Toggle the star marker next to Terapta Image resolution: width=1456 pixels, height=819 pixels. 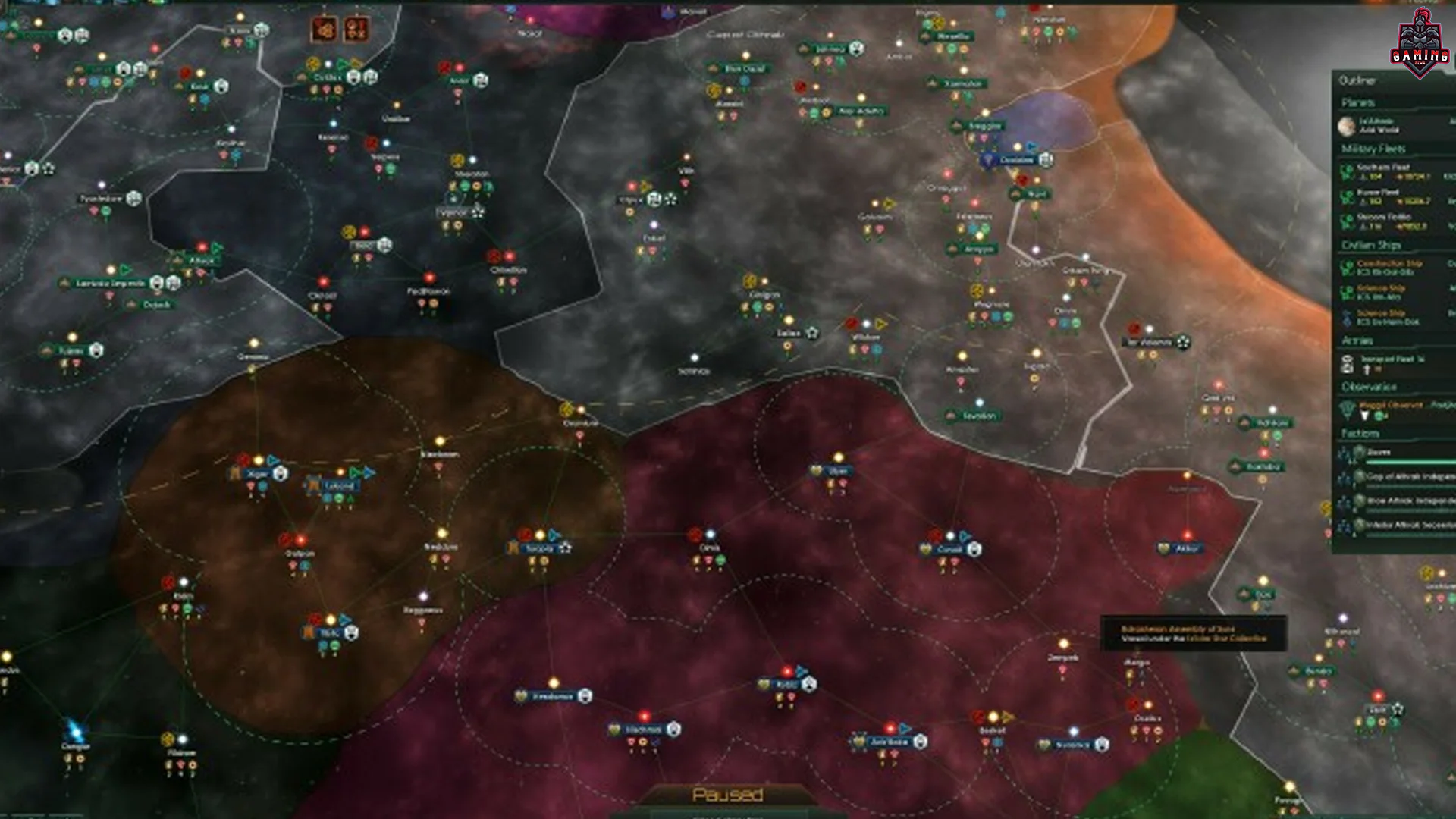566,548
